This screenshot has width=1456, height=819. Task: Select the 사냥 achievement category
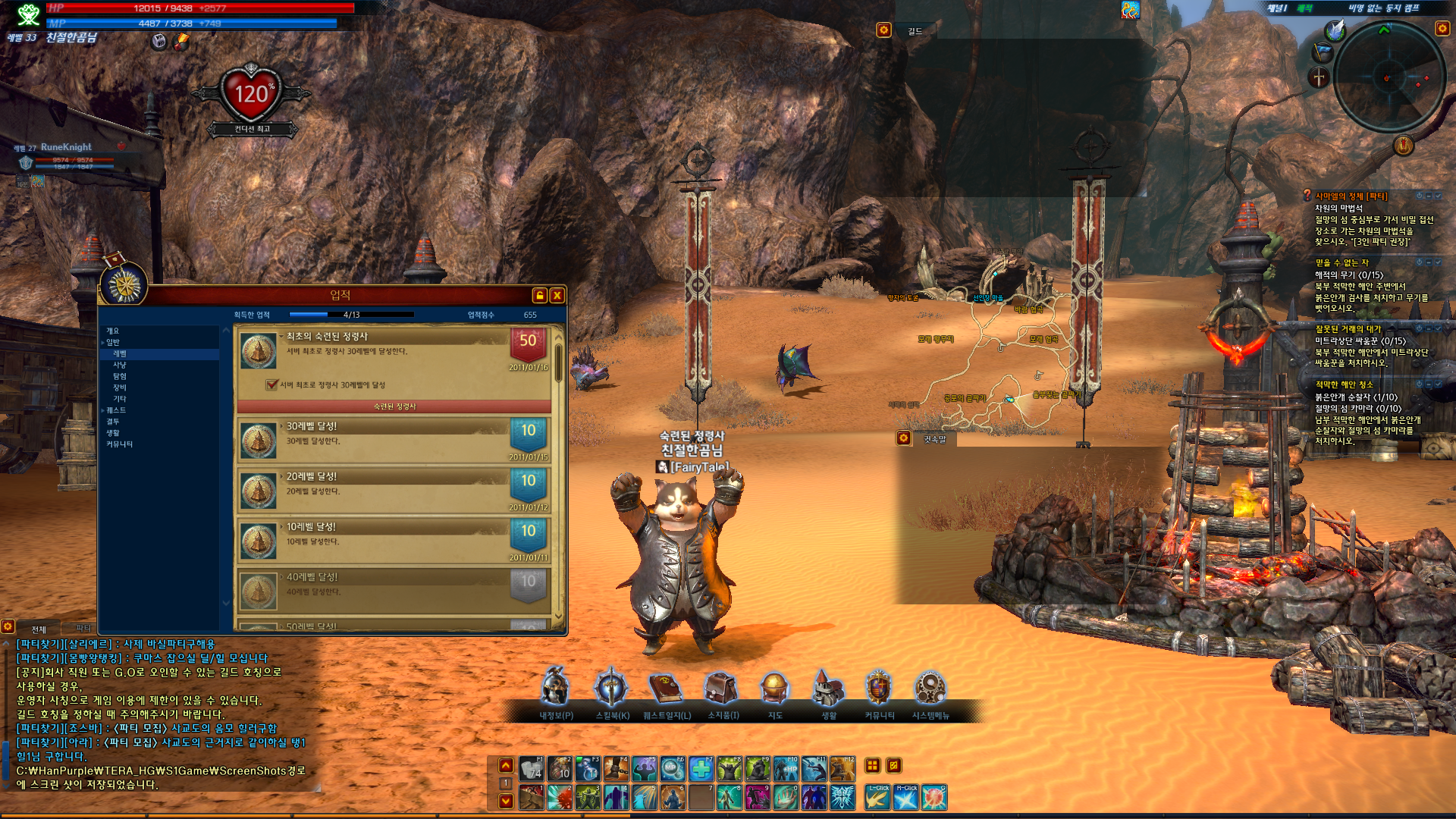click(120, 365)
